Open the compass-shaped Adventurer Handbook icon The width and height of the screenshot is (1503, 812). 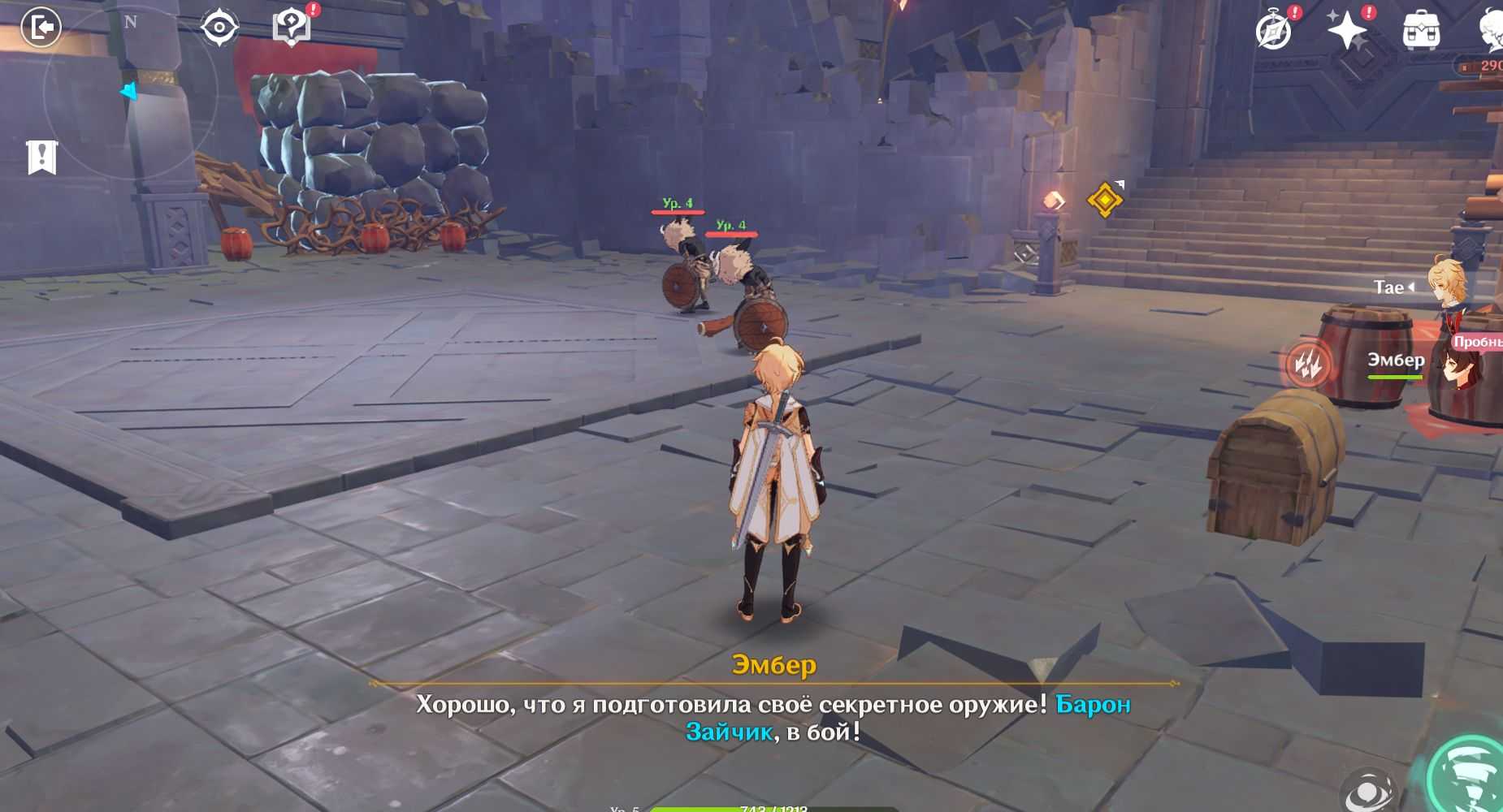(1273, 32)
